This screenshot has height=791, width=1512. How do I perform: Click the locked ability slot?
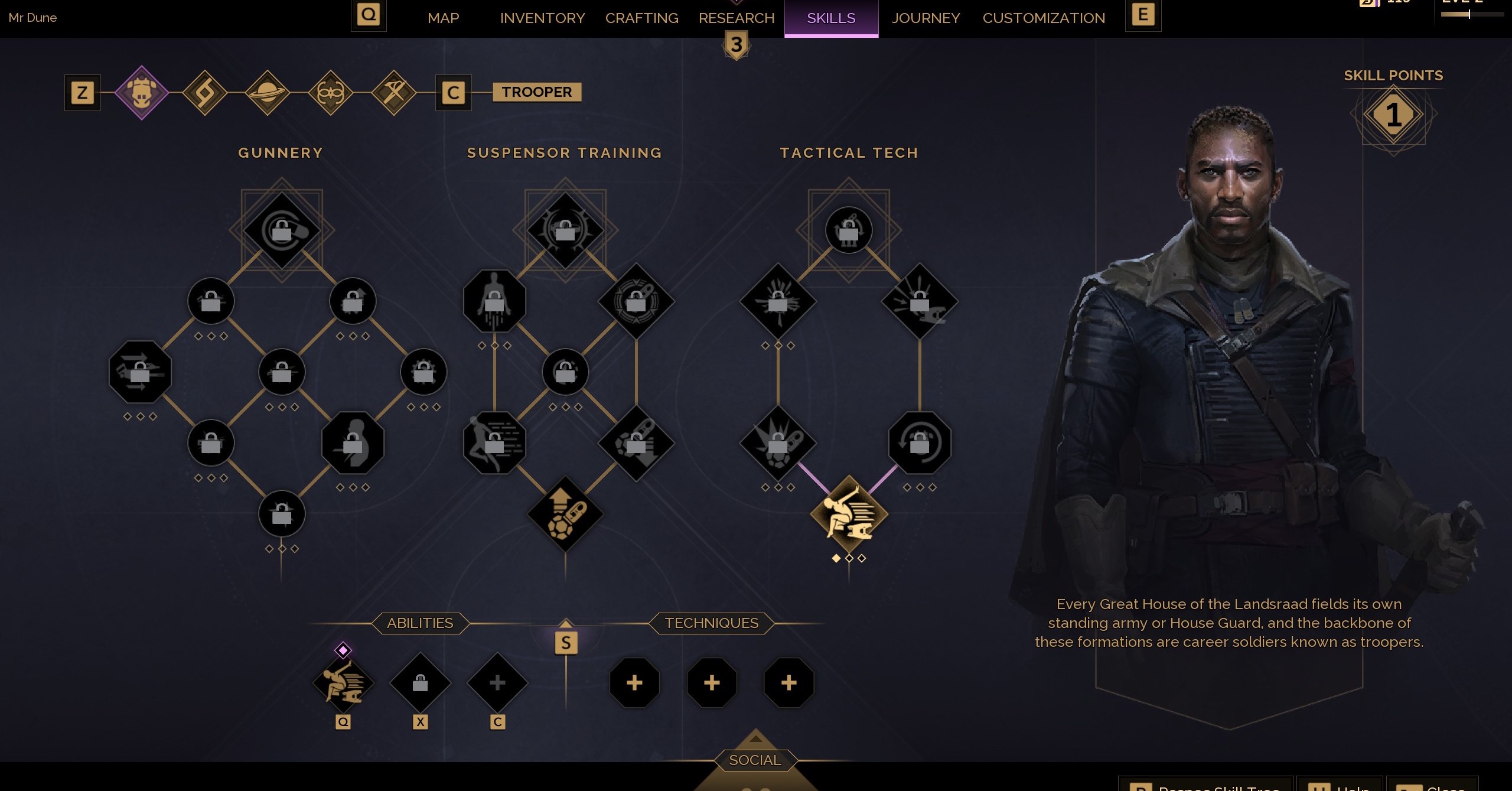(x=420, y=683)
